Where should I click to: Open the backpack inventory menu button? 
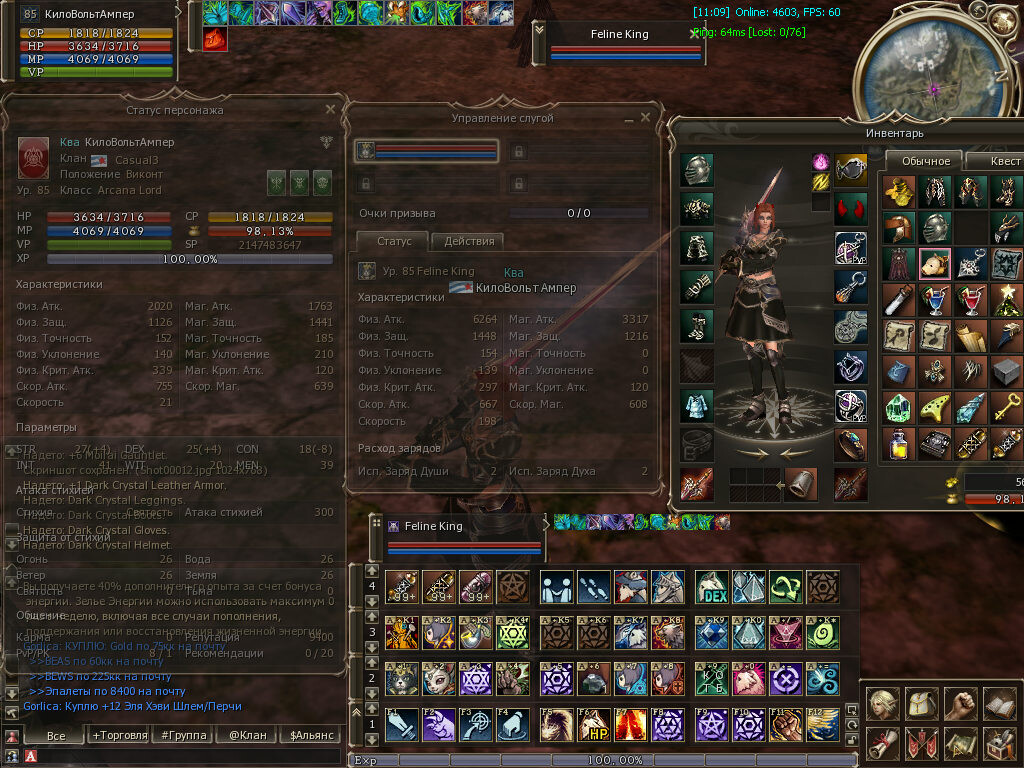click(x=921, y=702)
